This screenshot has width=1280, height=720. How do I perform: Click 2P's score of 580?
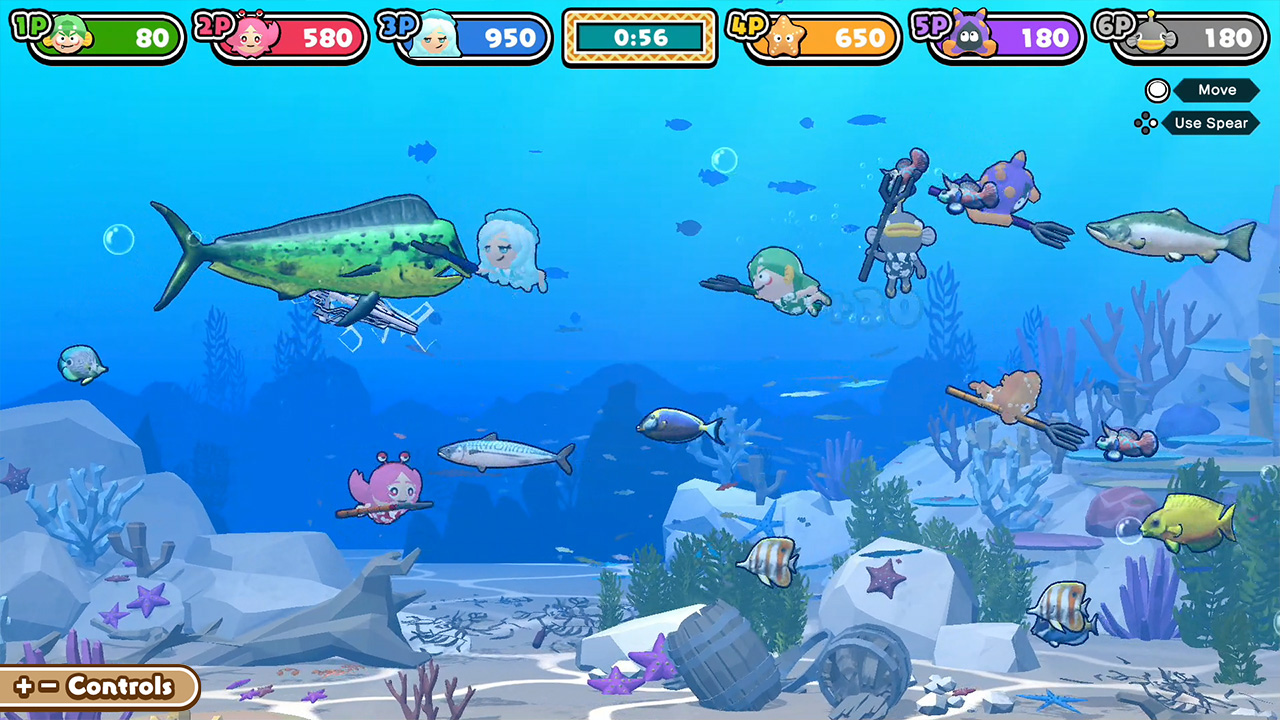(x=327, y=38)
